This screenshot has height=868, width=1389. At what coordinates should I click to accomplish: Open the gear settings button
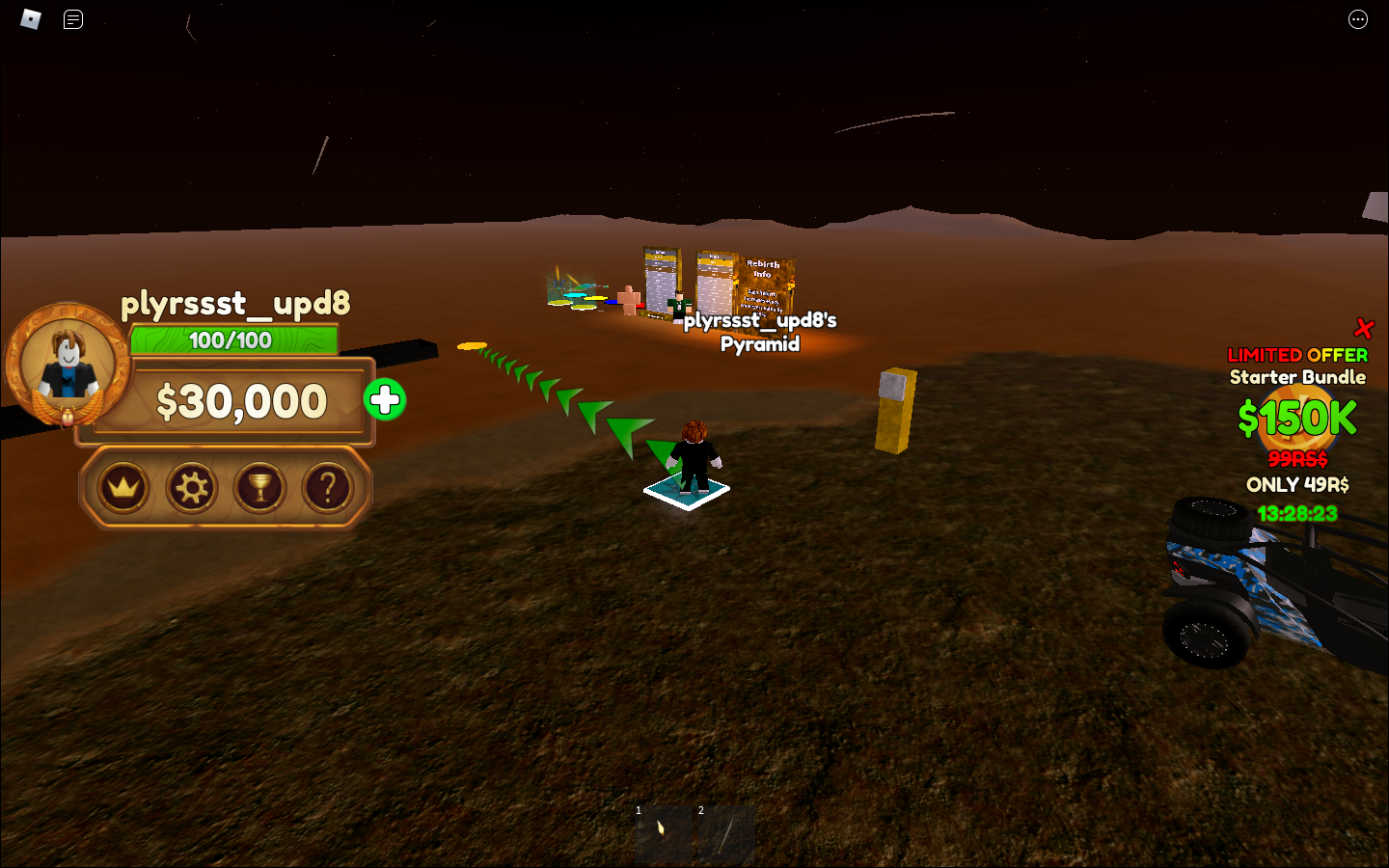click(x=192, y=488)
